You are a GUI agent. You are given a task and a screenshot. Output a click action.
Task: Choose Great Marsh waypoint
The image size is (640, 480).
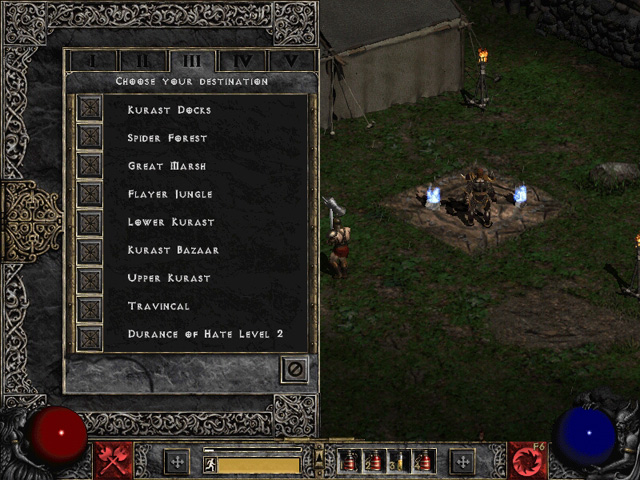91,165
